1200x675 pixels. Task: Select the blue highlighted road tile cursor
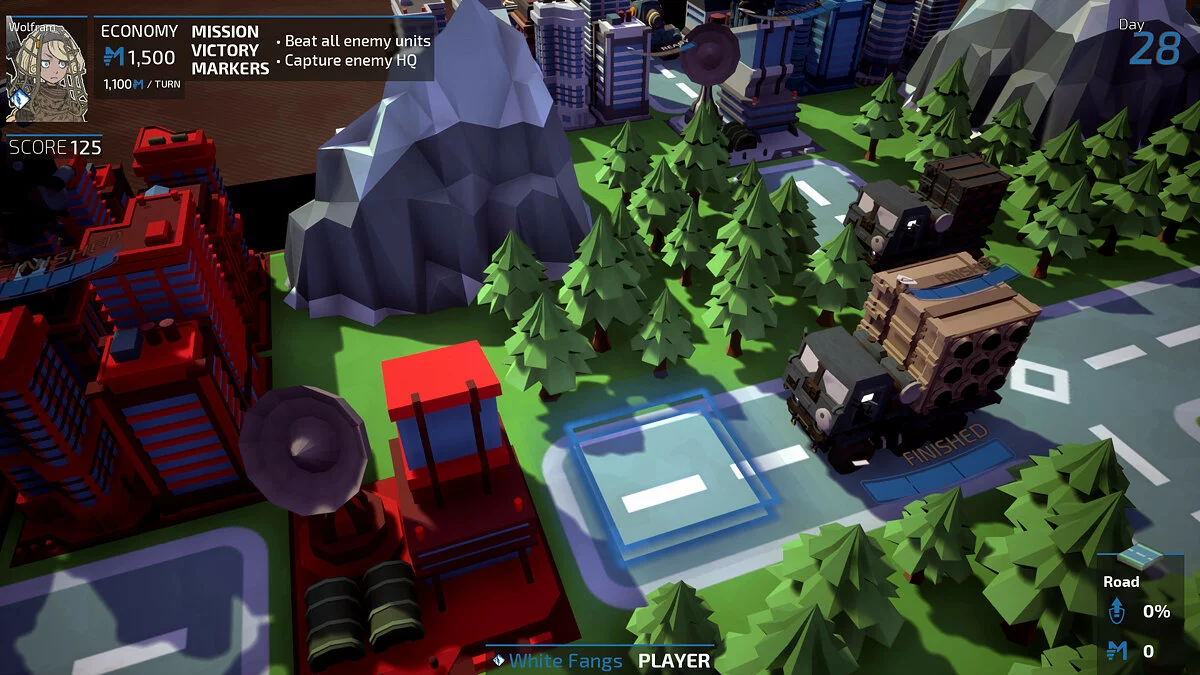pyautogui.click(x=669, y=476)
